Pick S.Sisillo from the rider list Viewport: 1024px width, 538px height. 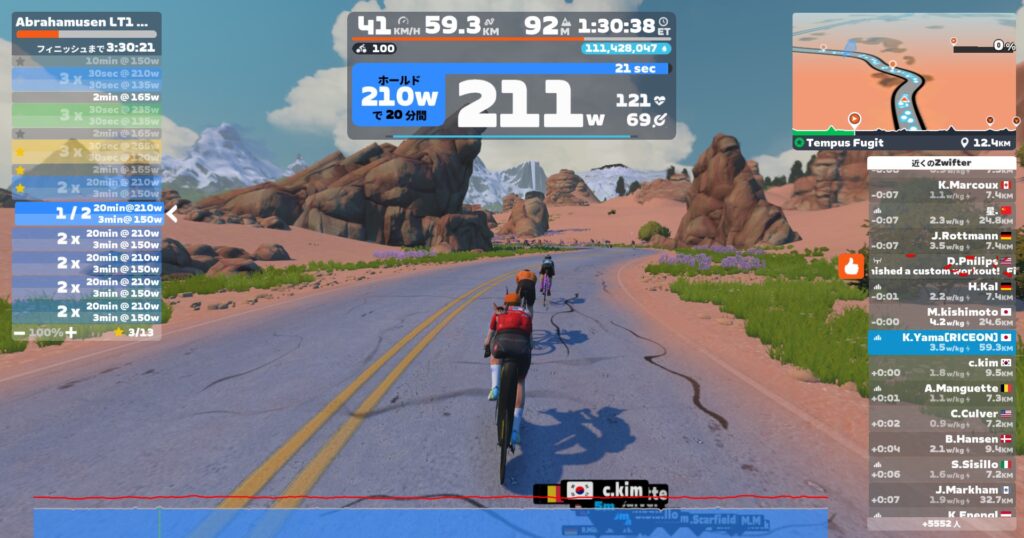[x=941, y=469]
